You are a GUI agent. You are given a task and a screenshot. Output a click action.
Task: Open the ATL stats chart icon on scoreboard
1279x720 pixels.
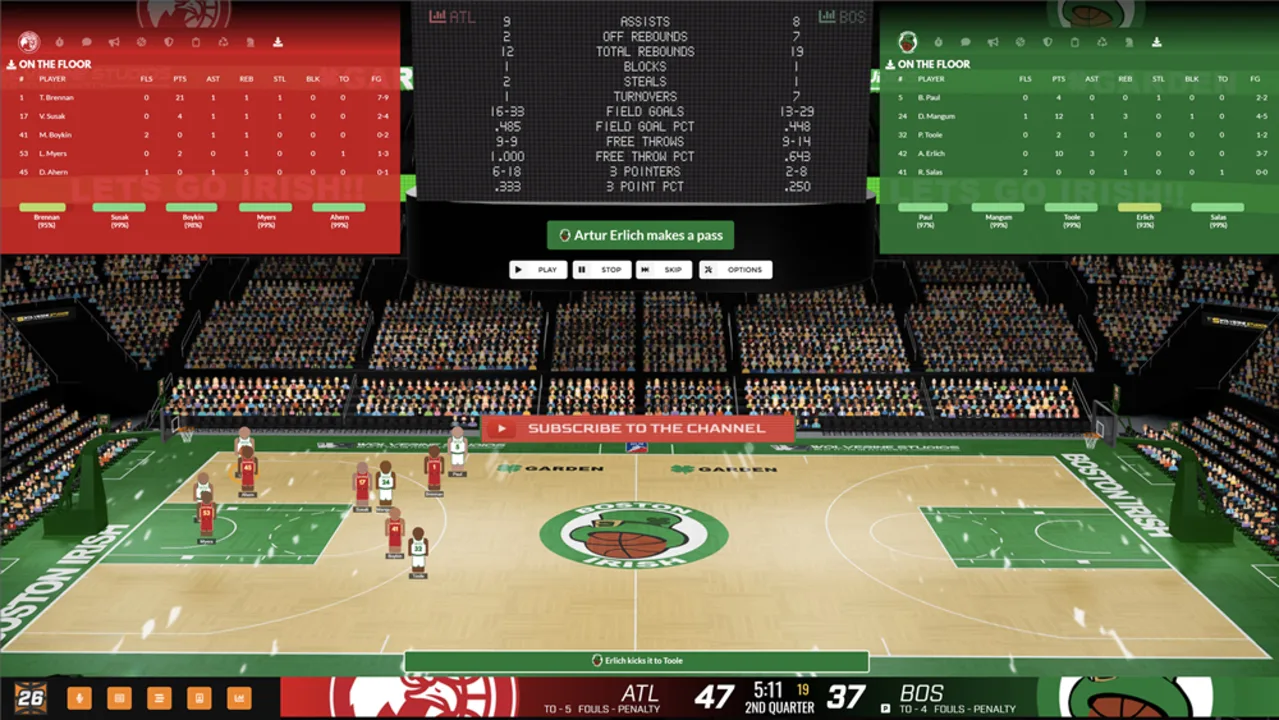[x=438, y=16]
